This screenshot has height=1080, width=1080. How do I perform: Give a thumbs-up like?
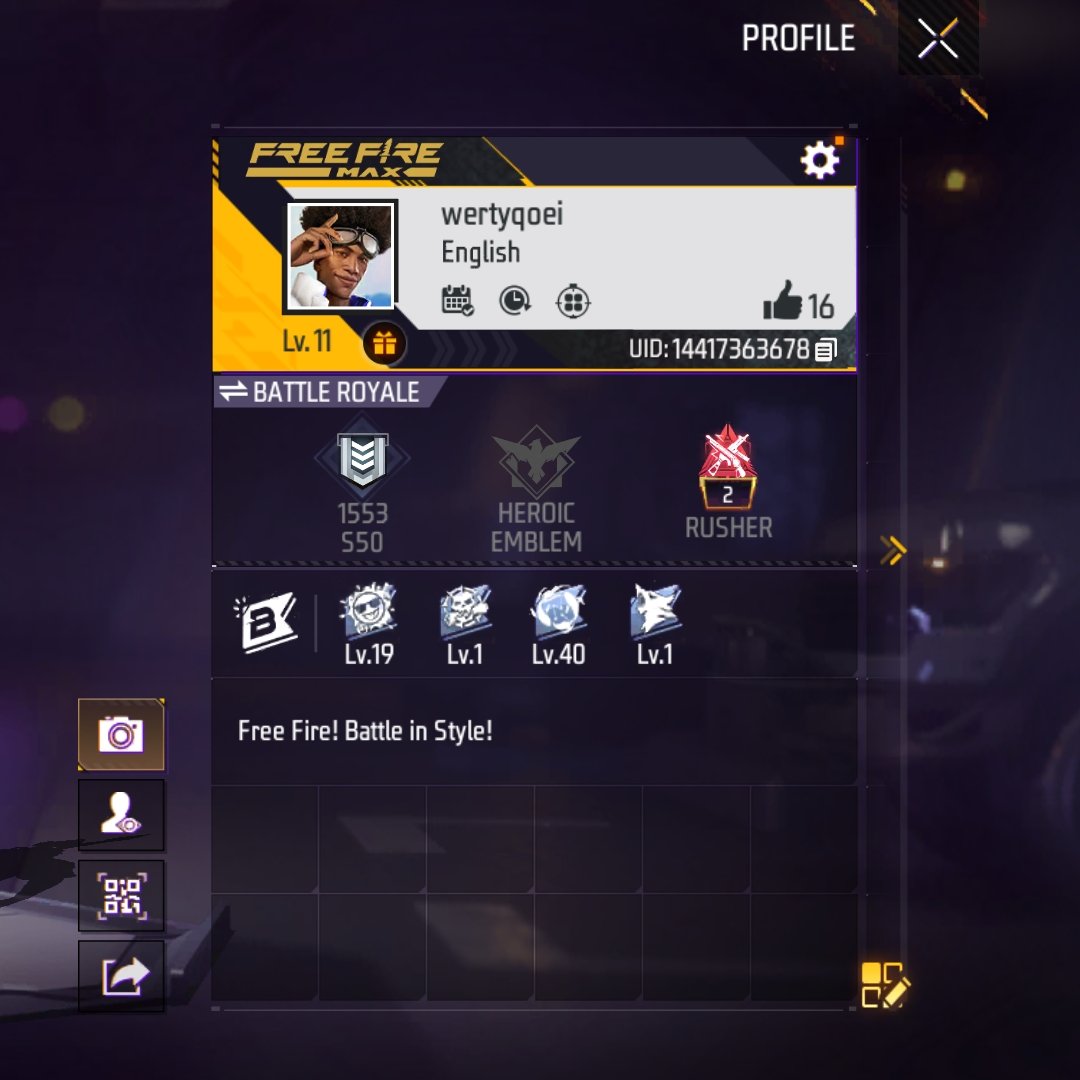point(782,301)
